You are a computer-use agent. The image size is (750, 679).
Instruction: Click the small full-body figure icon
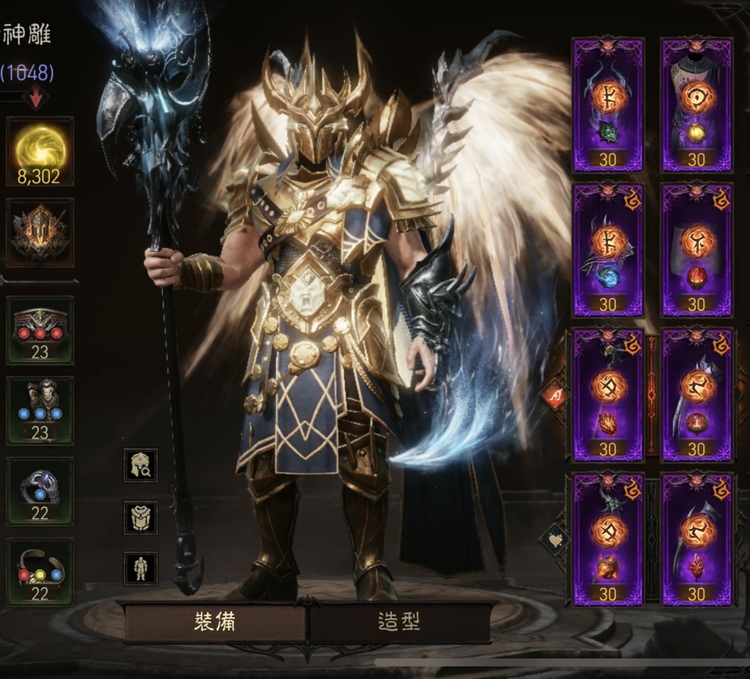pyautogui.click(x=140, y=568)
